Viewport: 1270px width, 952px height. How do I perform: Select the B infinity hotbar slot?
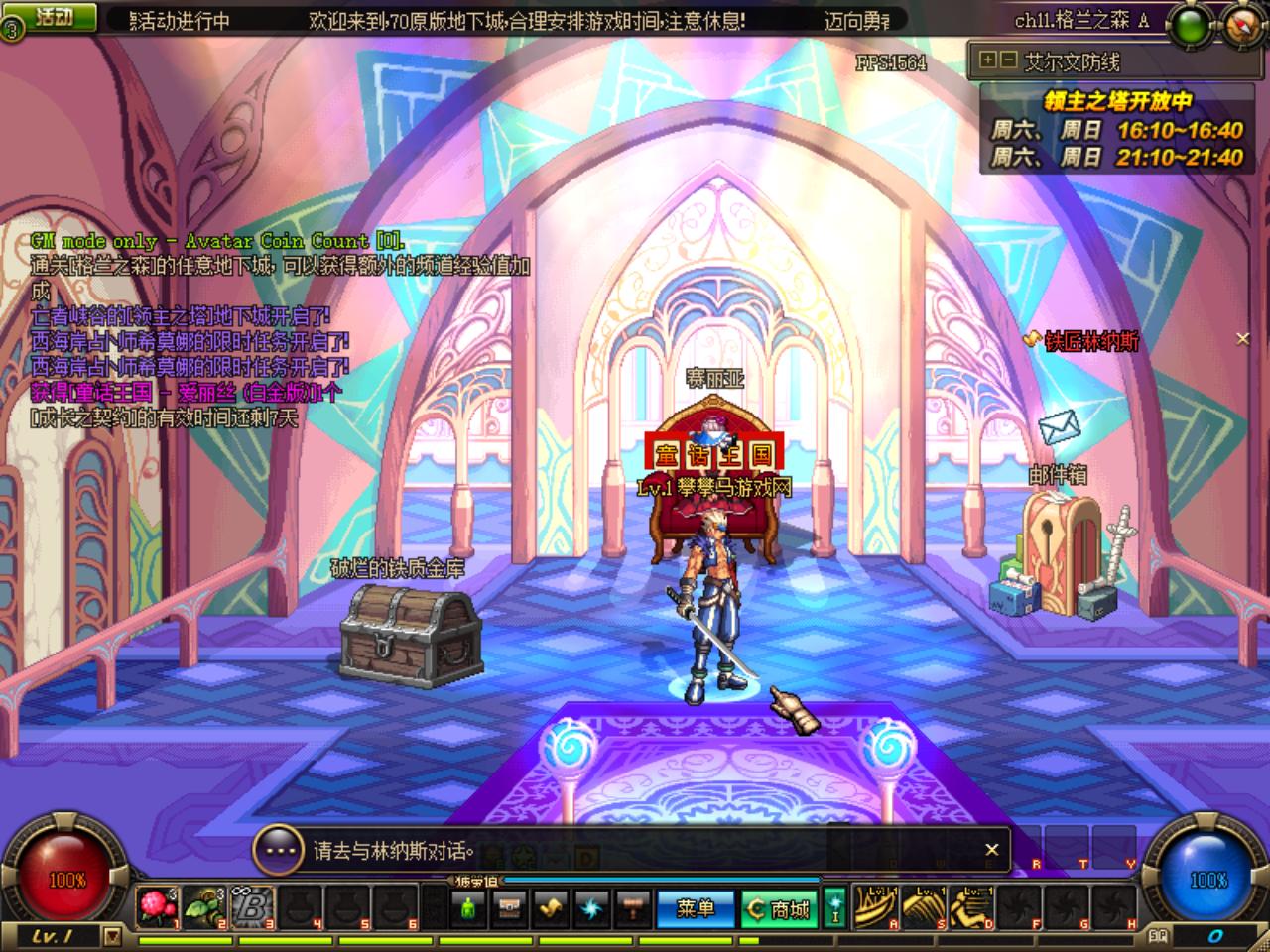point(253,907)
